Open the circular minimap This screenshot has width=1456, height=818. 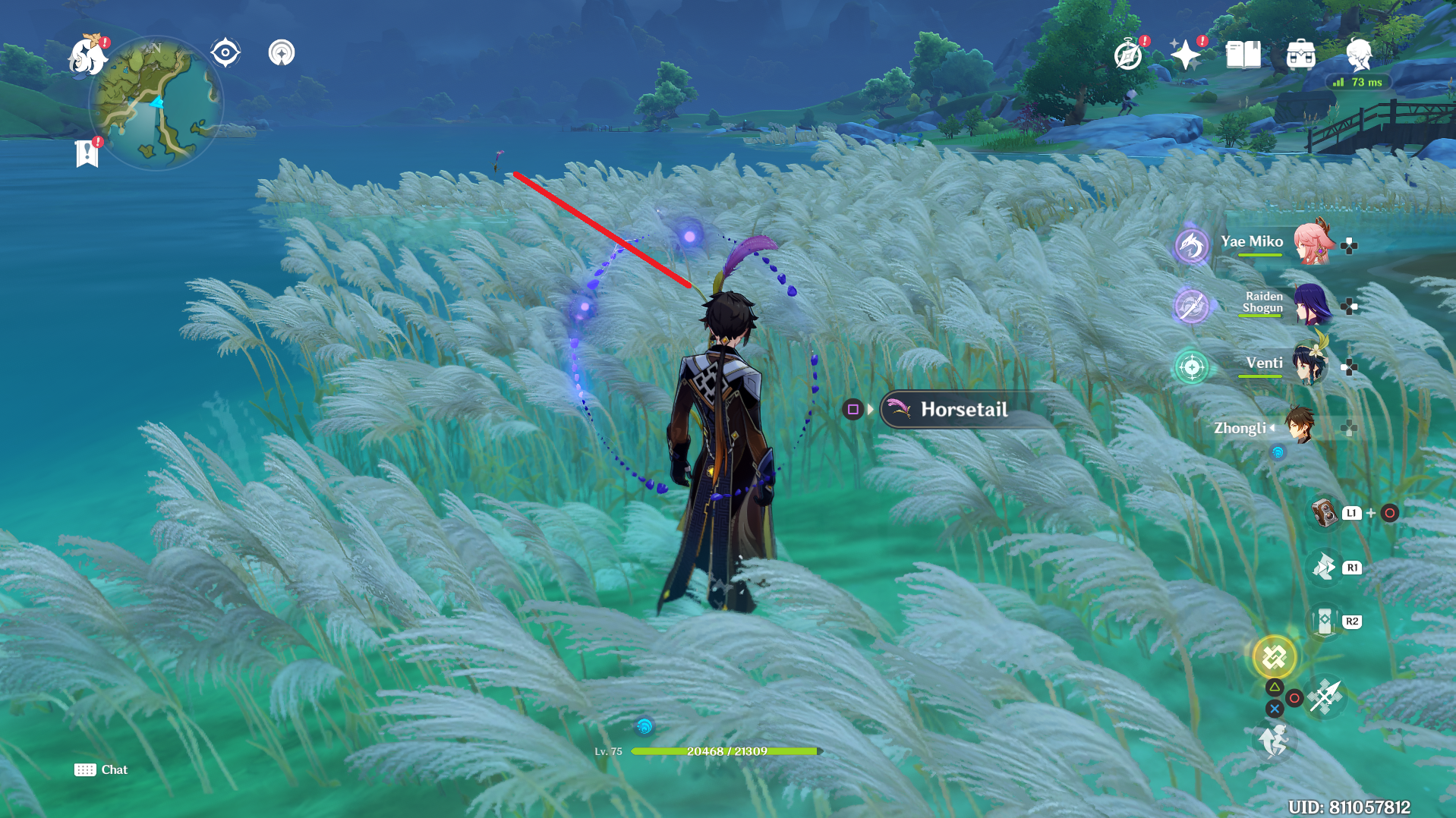click(x=156, y=103)
